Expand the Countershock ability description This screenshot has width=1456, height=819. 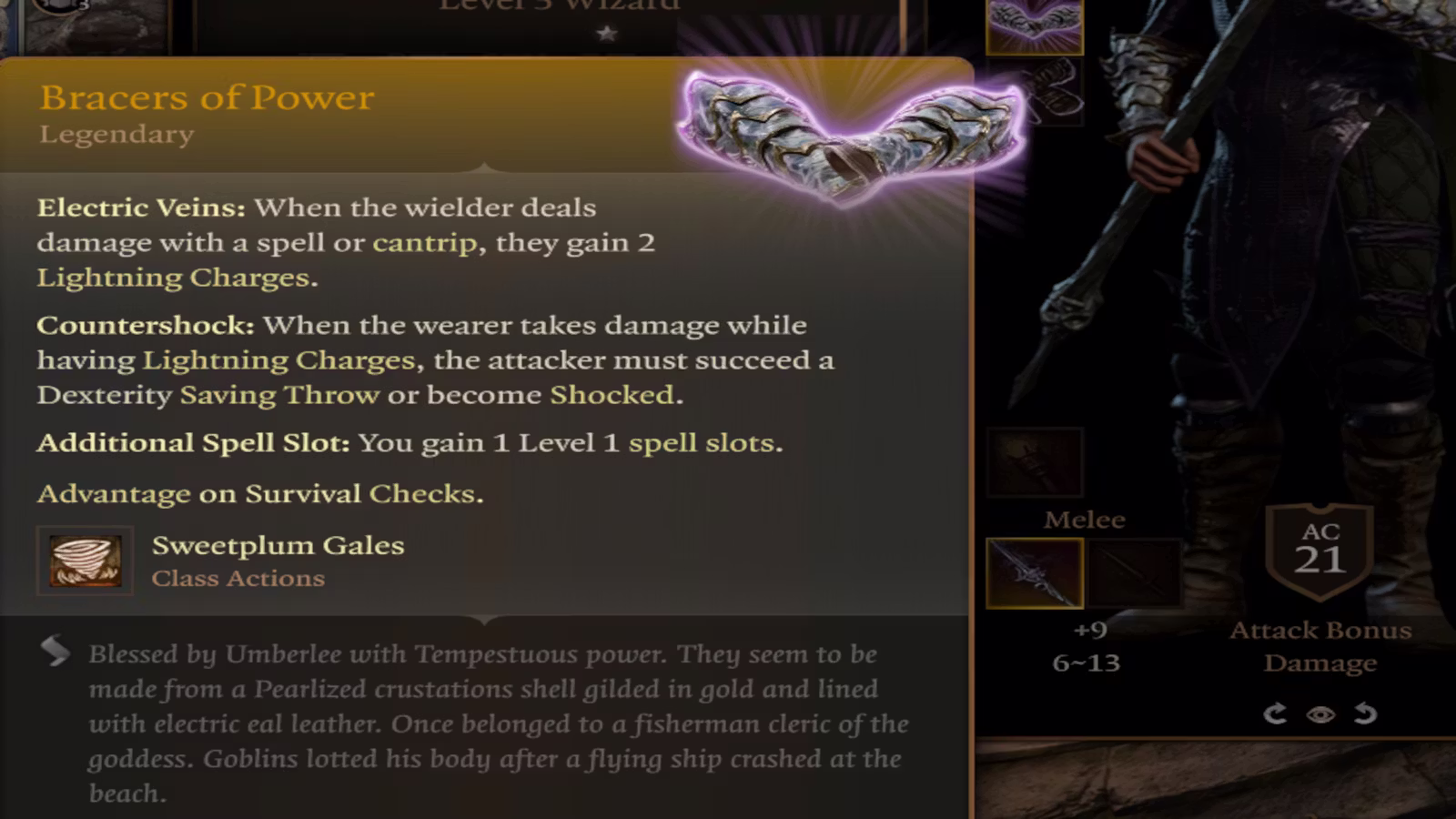(x=146, y=325)
